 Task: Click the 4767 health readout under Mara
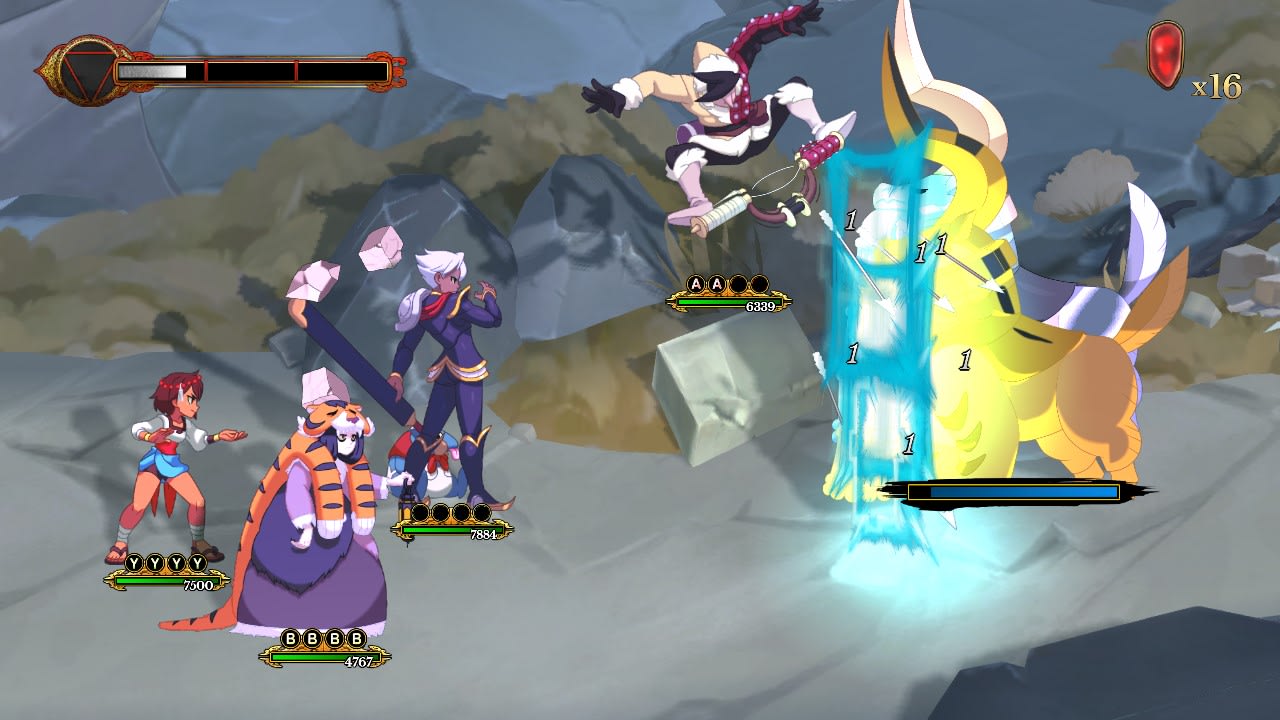click(359, 661)
